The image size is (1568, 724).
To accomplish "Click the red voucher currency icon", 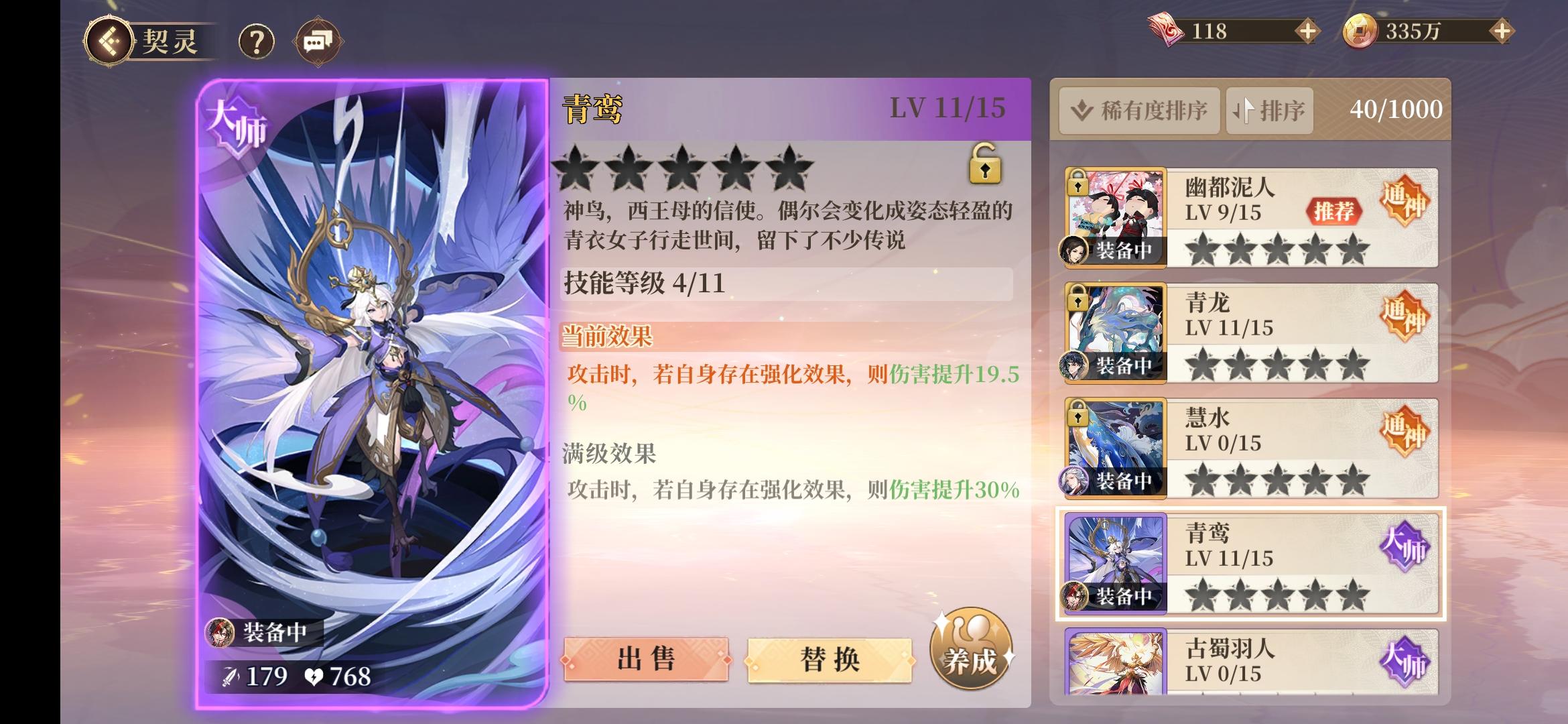I will 1166,28.
